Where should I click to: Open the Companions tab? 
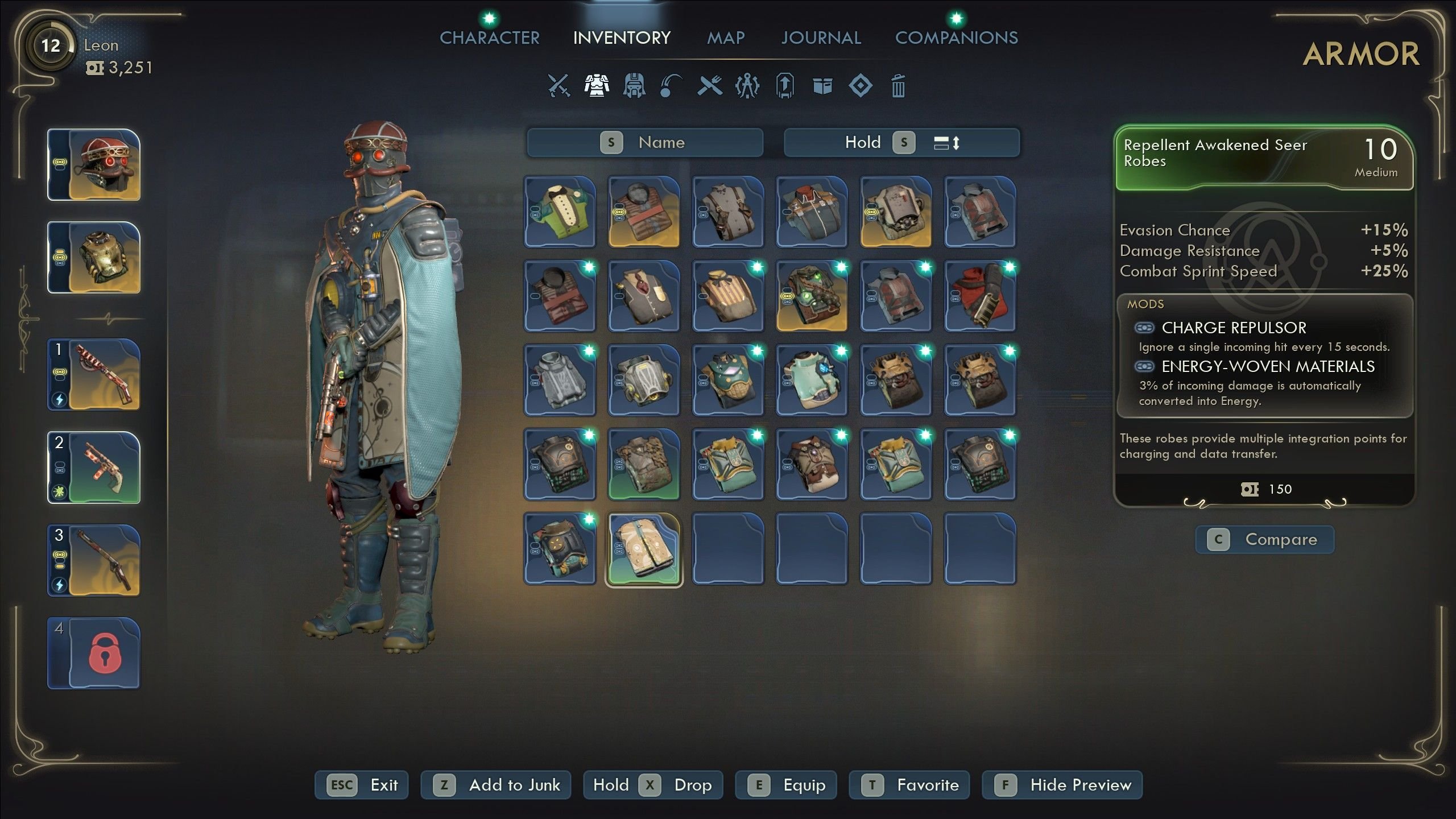point(956,38)
